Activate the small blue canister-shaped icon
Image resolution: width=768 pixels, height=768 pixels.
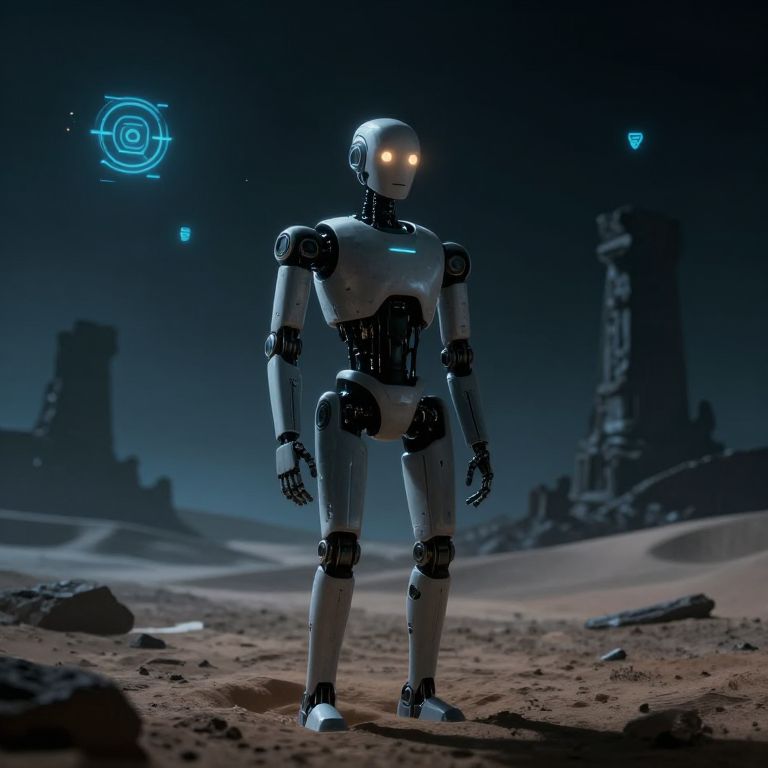point(185,234)
